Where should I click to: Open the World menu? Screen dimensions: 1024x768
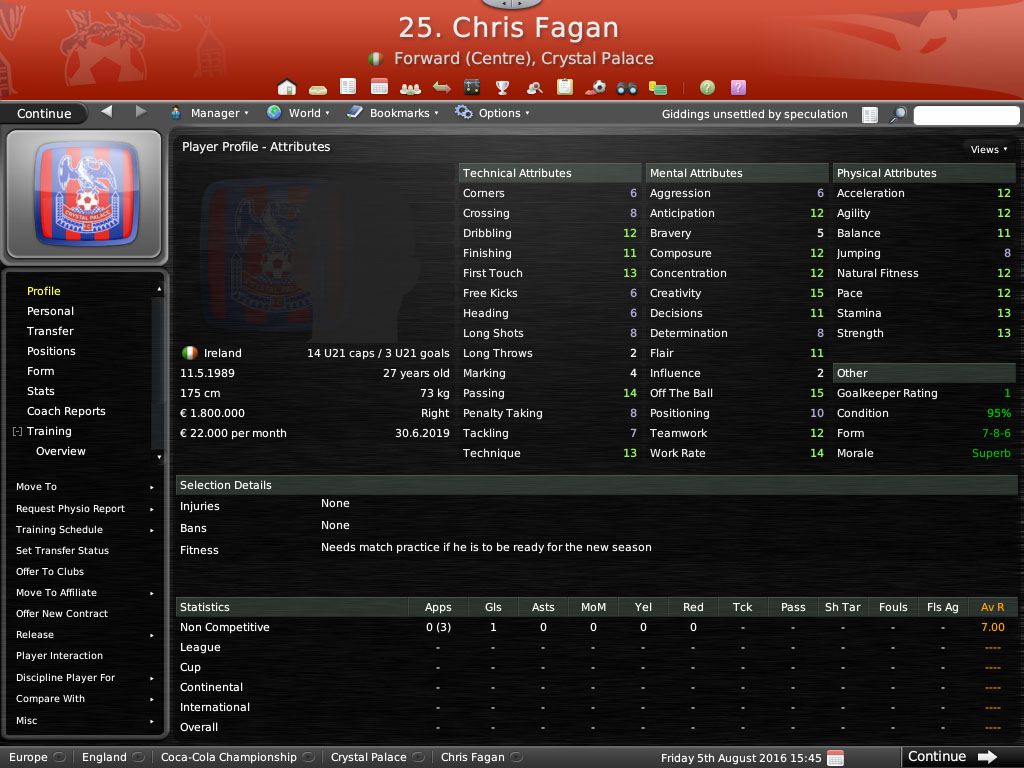299,114
